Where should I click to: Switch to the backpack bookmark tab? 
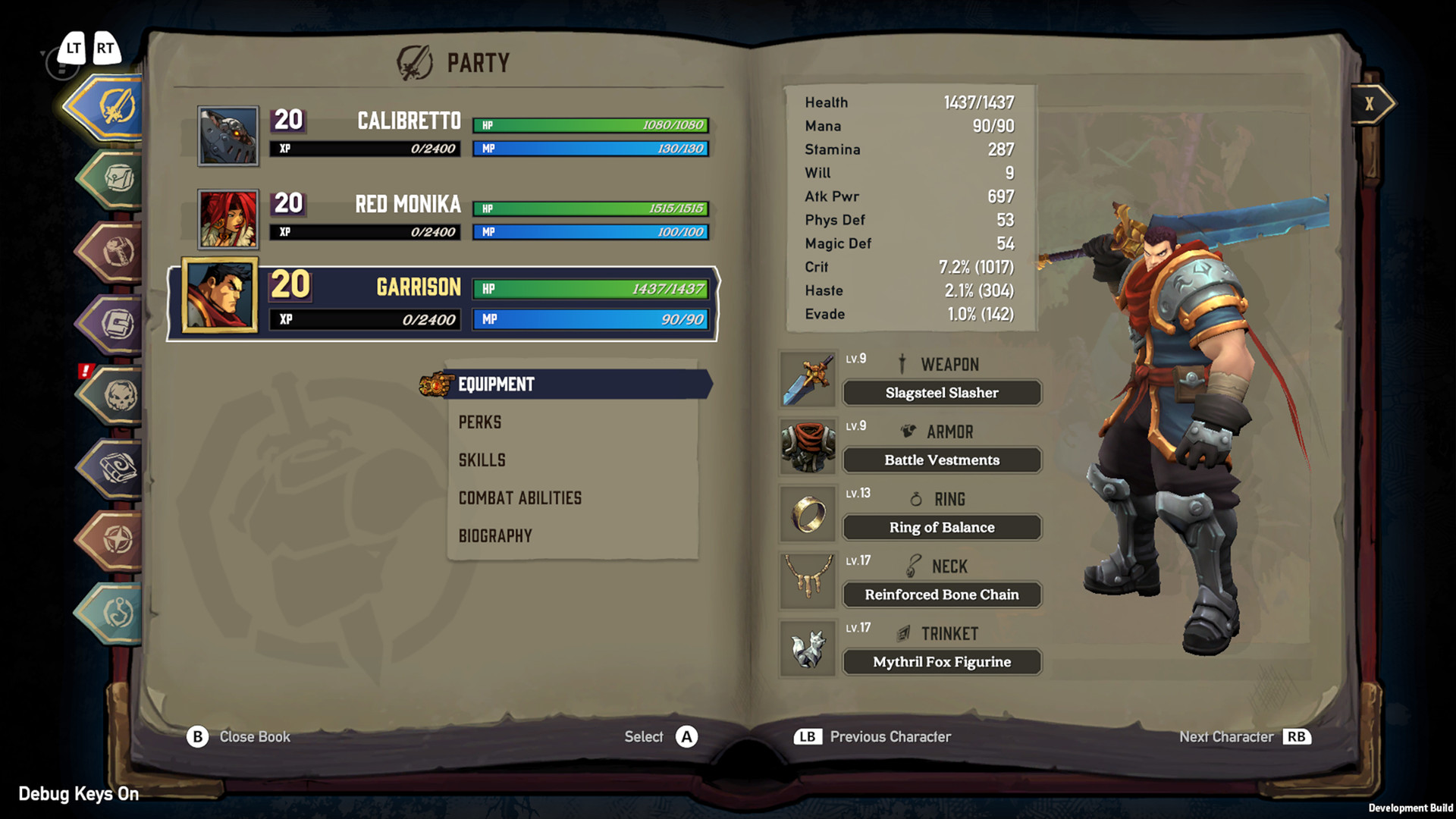115,179
